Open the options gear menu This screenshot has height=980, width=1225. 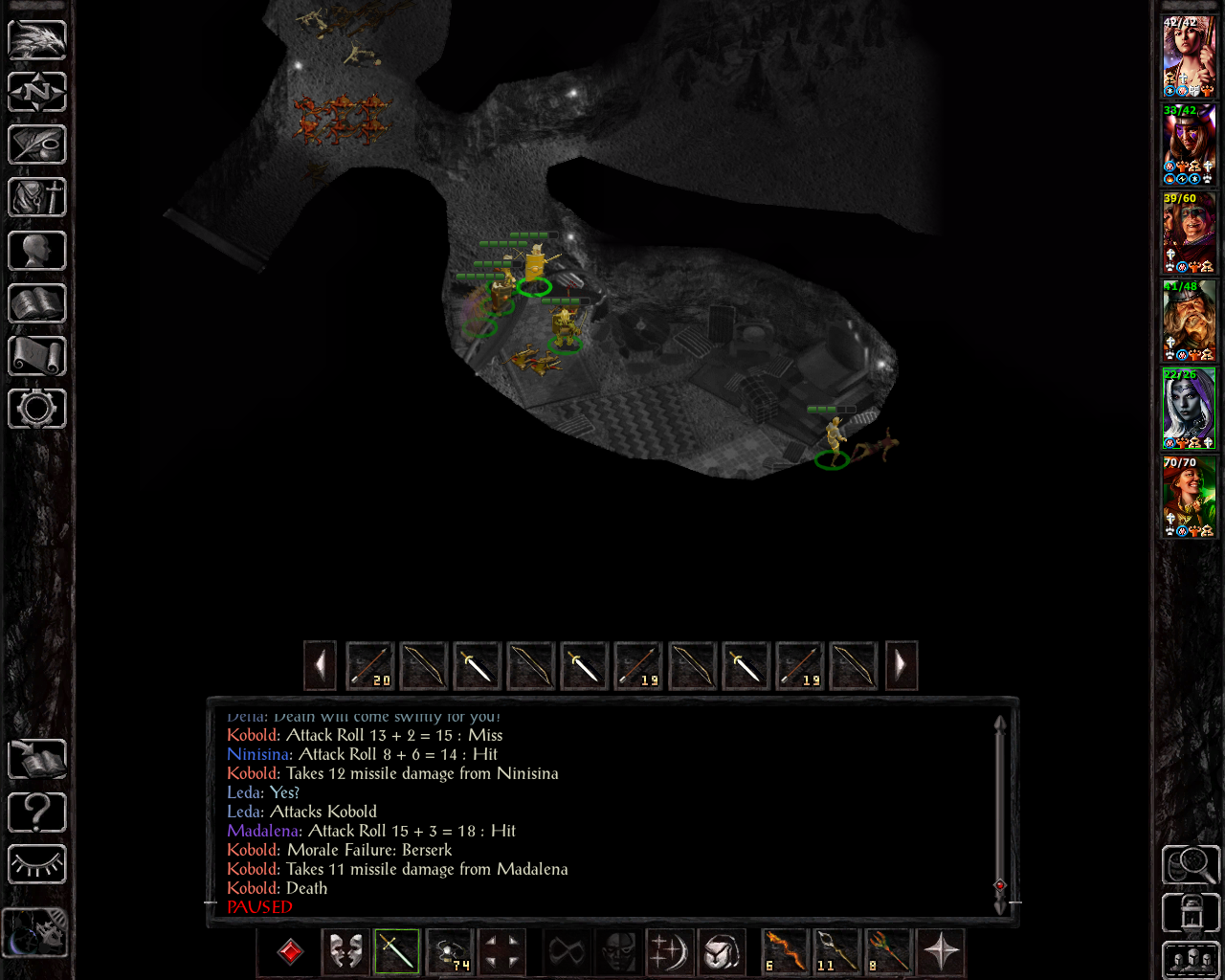[x=37, y=409]
